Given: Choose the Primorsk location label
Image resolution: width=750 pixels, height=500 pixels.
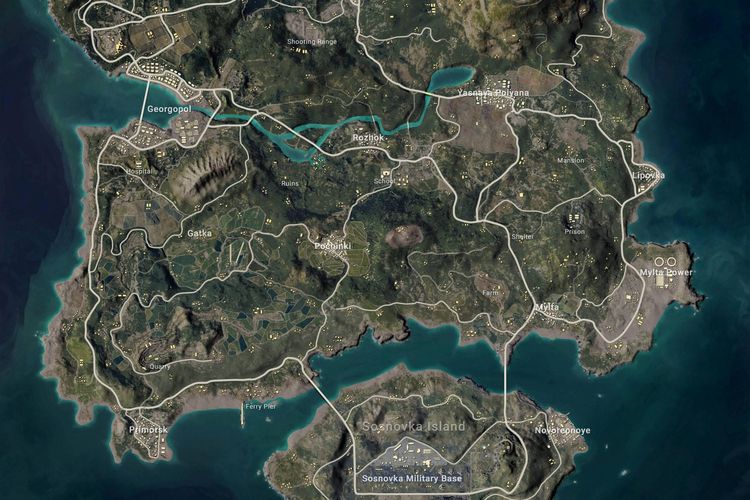Looking at the screenshot, I should tap(148, 429).
